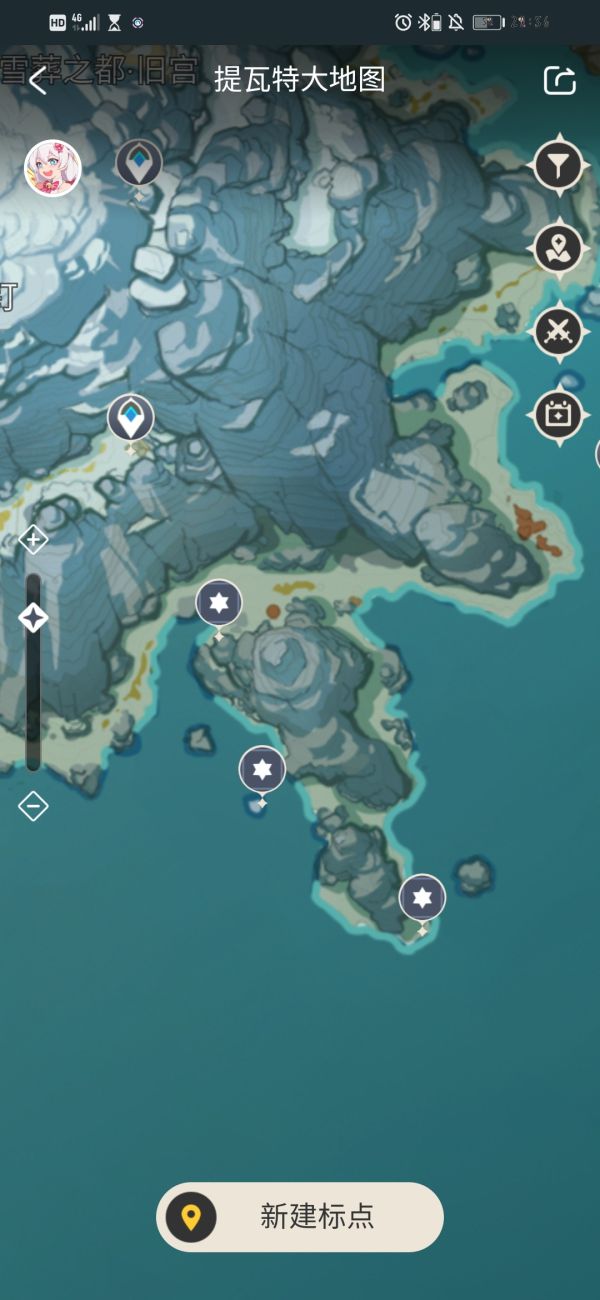600x1300 pixels.
Task: Open the share button in the header
Action: (x=559, y=81)
